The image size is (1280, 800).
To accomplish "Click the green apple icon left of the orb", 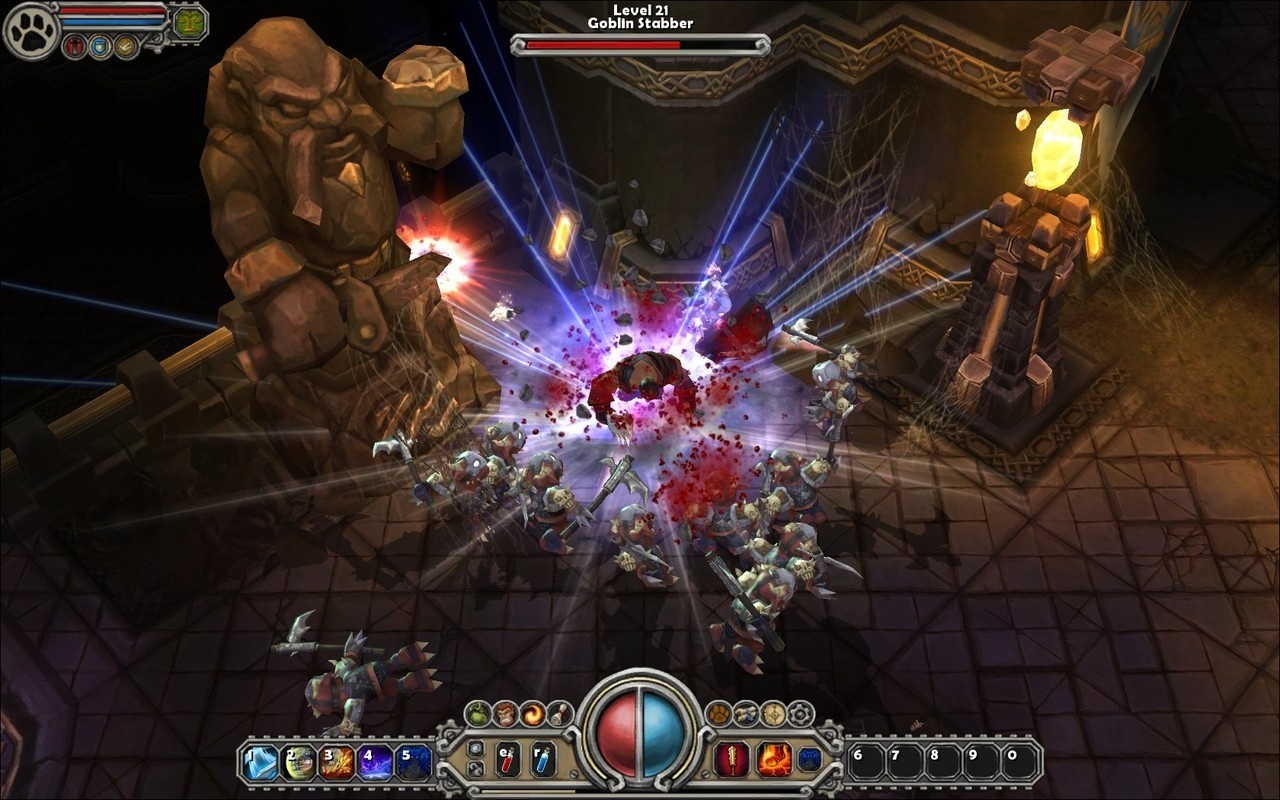I will [x=476, y=712].
